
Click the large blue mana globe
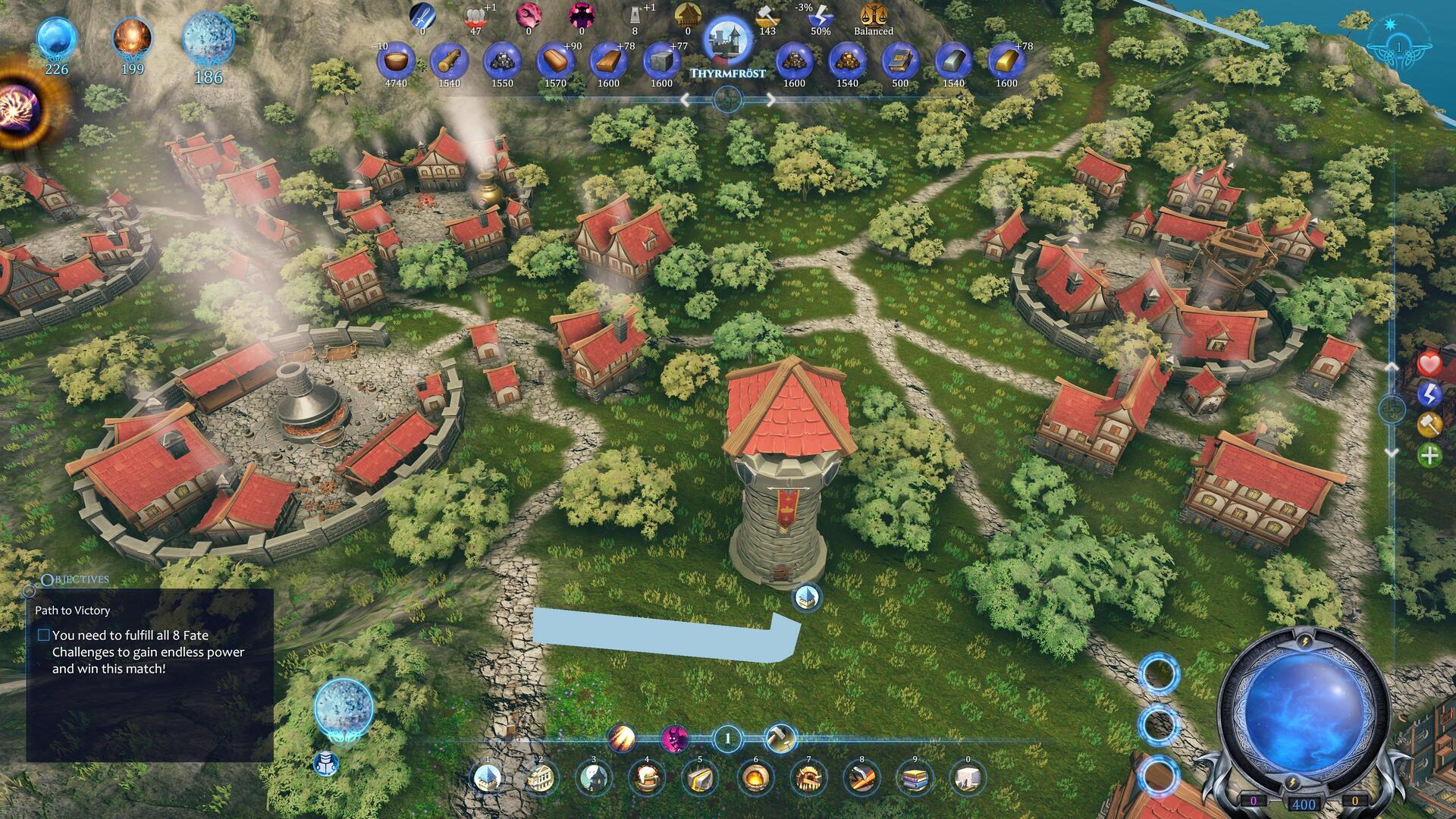(x=1304, y=717)
